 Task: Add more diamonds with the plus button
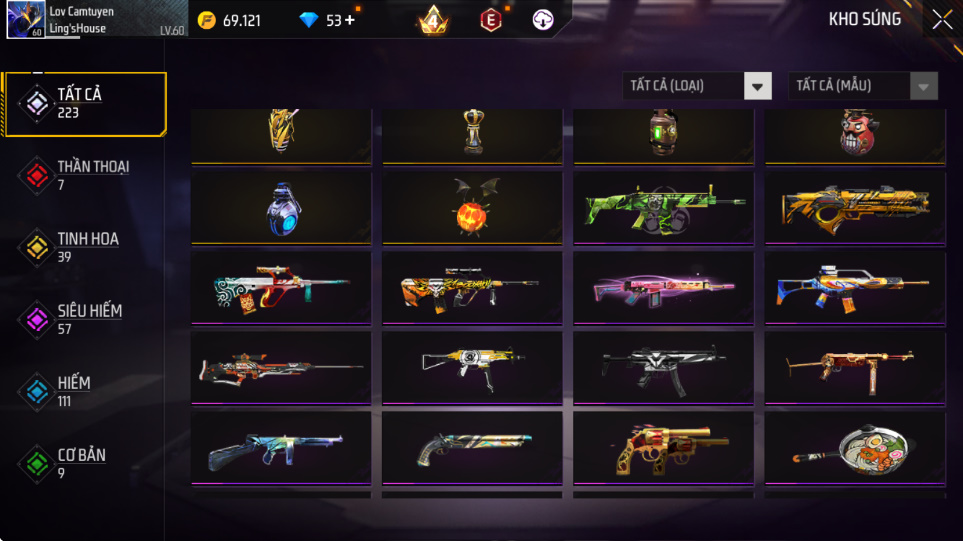350,20
